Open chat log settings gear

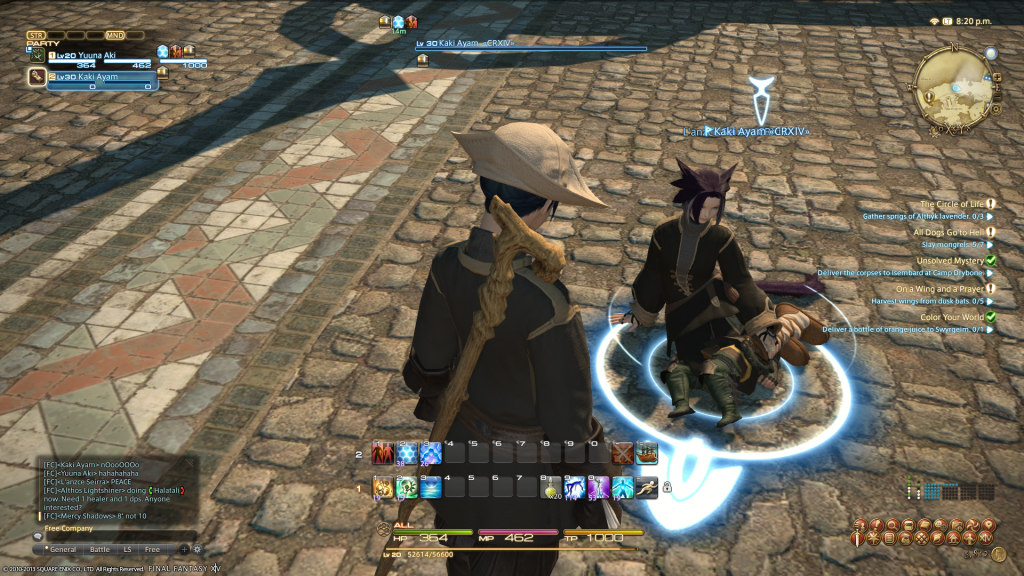coord(196,549)
